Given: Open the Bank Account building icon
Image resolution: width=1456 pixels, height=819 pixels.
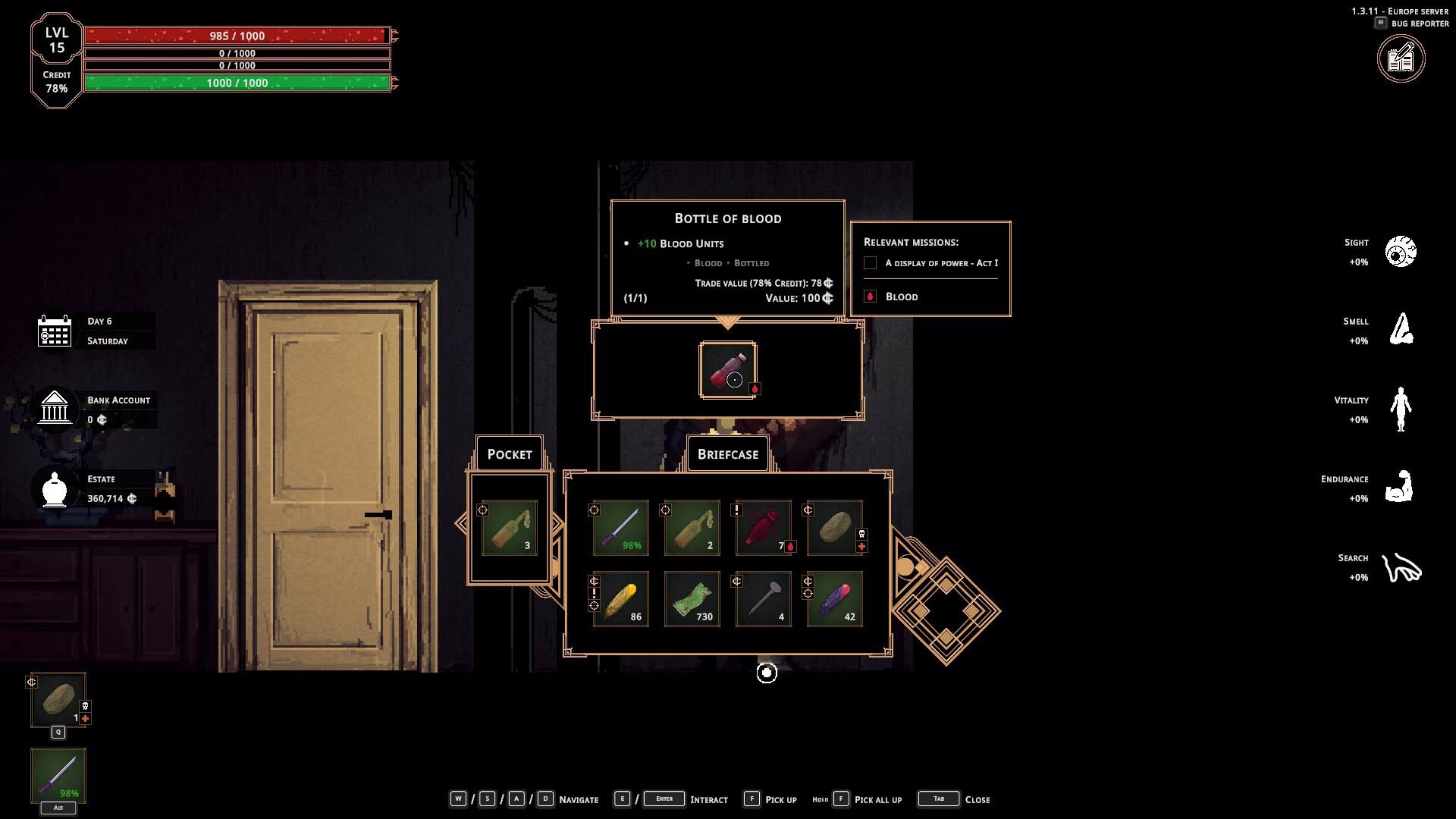Looking at the screenshot, I should pos(55,408).
